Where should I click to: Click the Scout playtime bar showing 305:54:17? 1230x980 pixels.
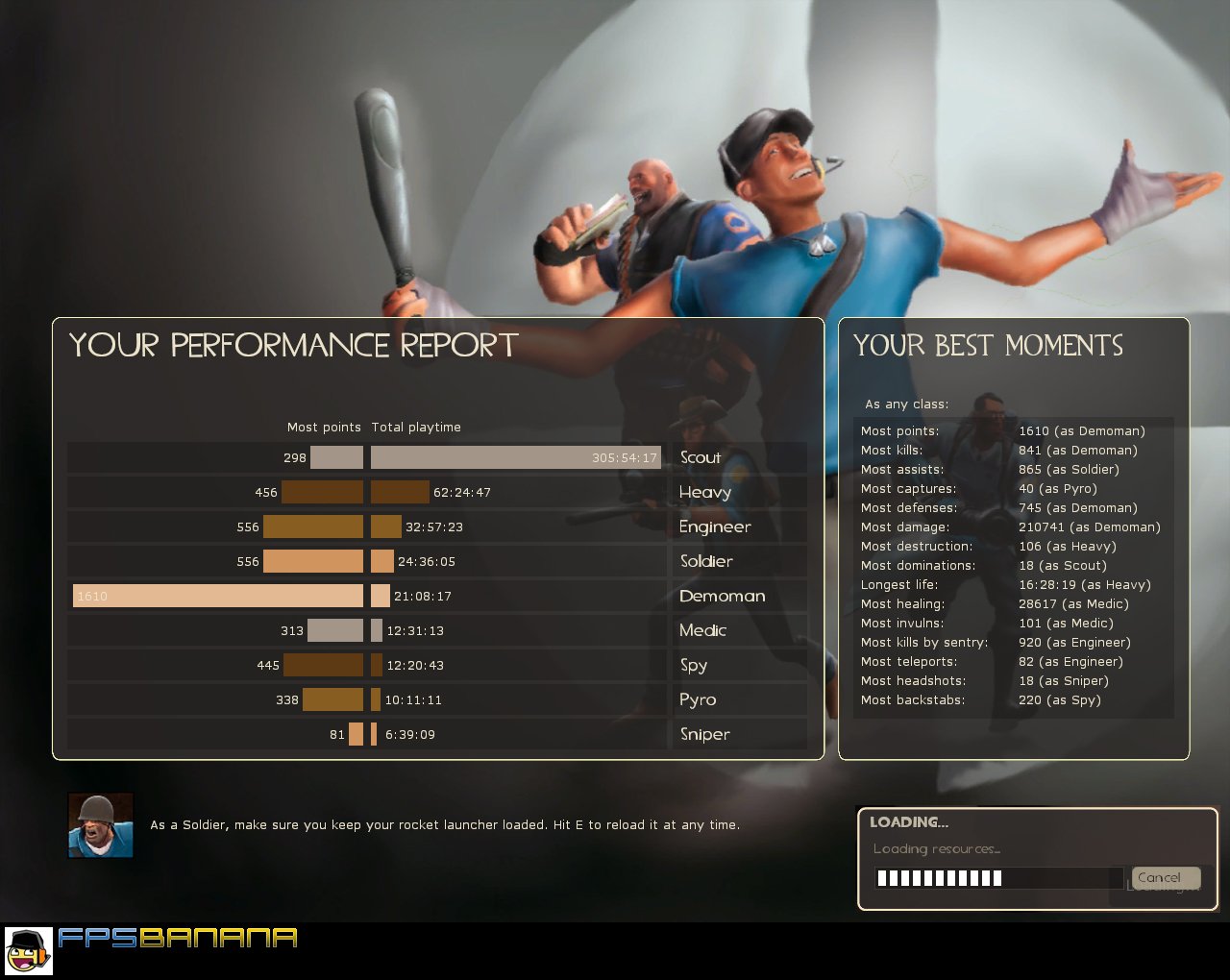[x=516, y=457]
